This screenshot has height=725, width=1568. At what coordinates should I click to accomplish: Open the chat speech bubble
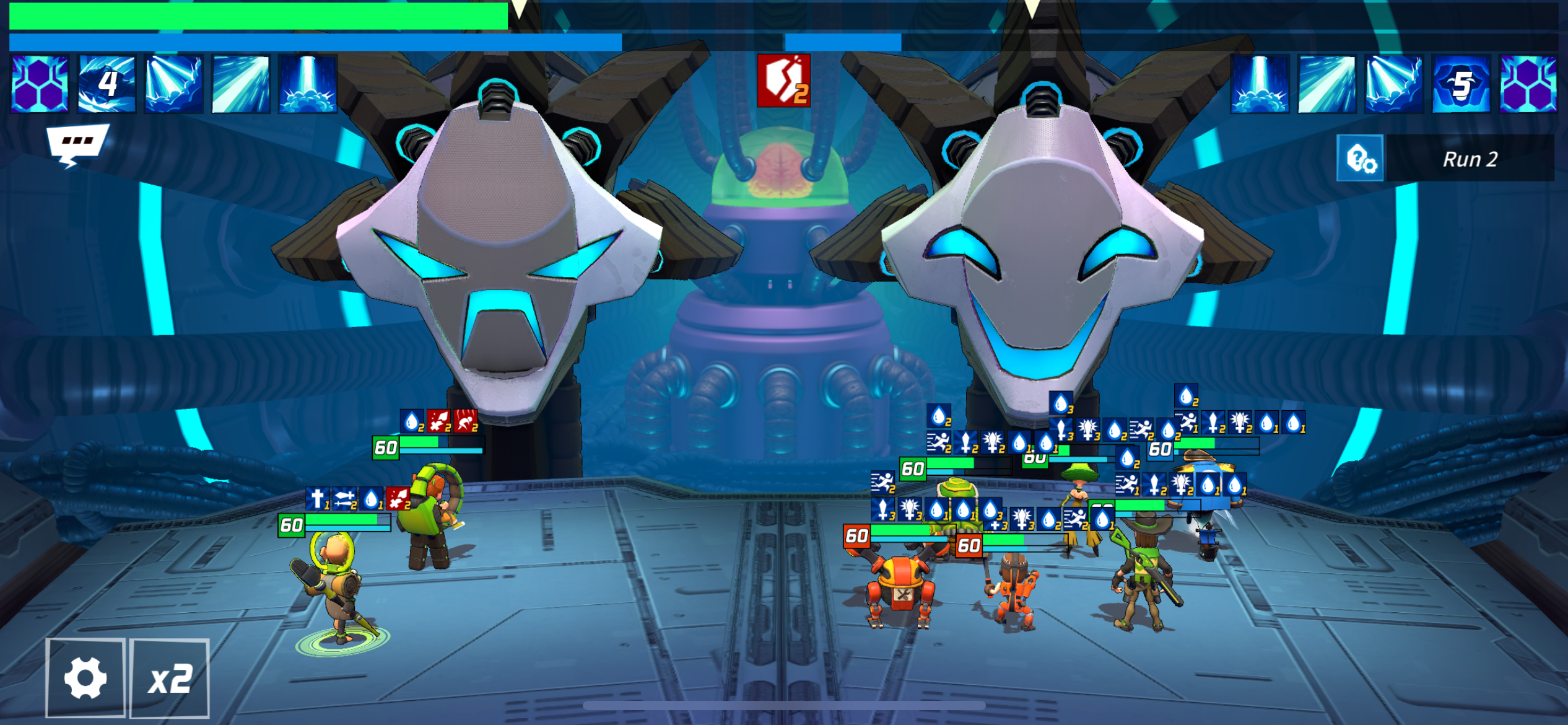point(77,143)
